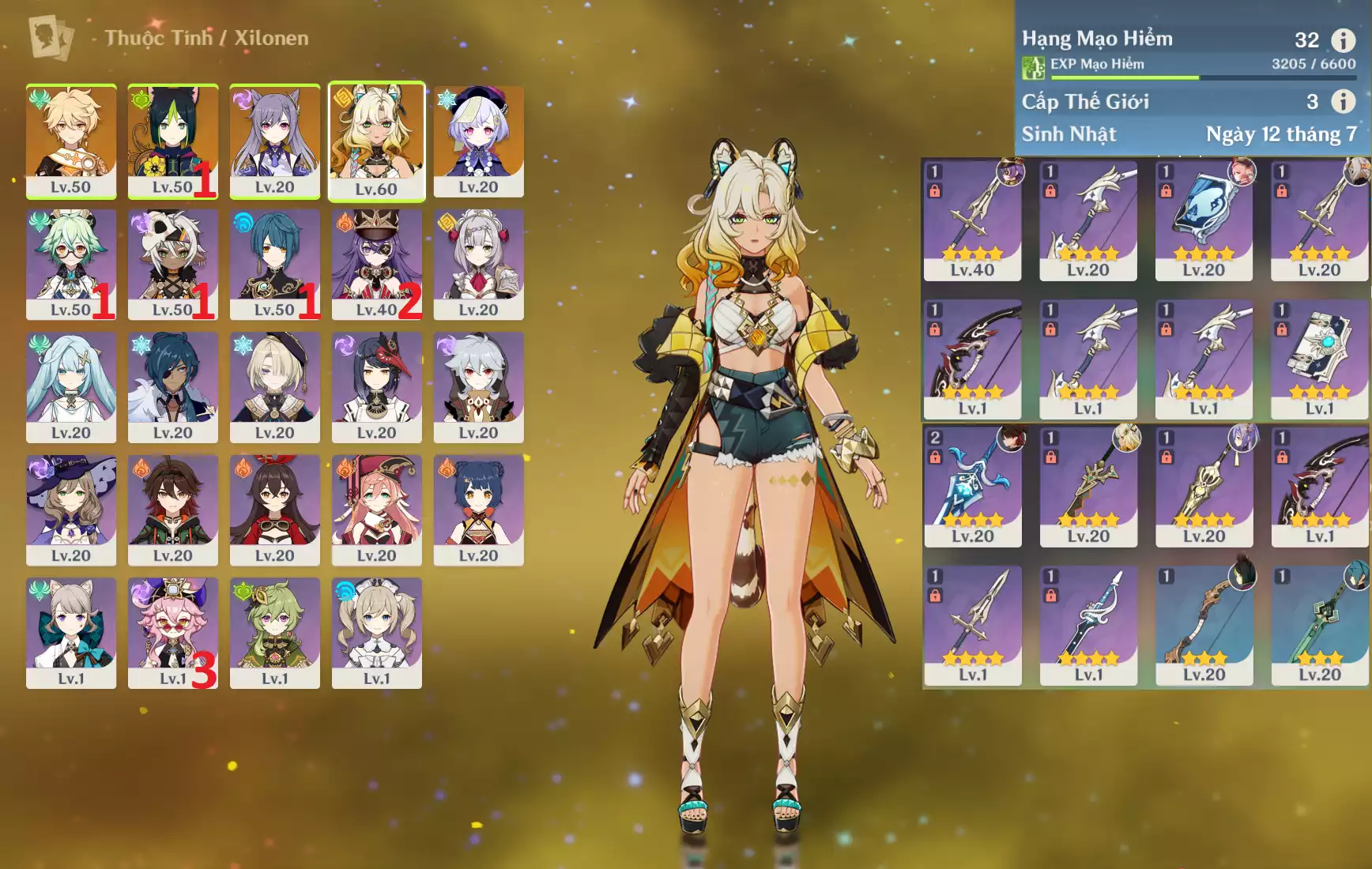The image size is (1372, 869).
Task: Open the info icon beside Hạng Mạo Hiểm
Action: 1343,39
